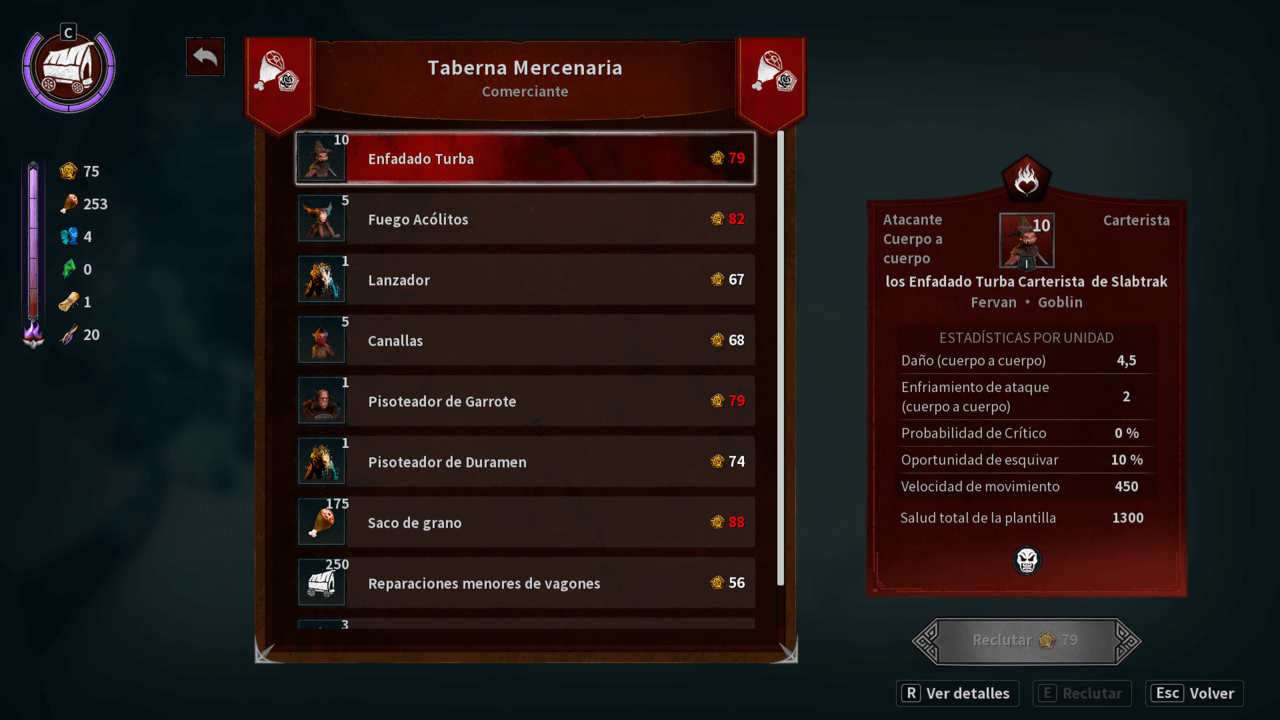Select the Lanzador unit entry
Screen dimensions: 1280x720
tap(525, 280)
